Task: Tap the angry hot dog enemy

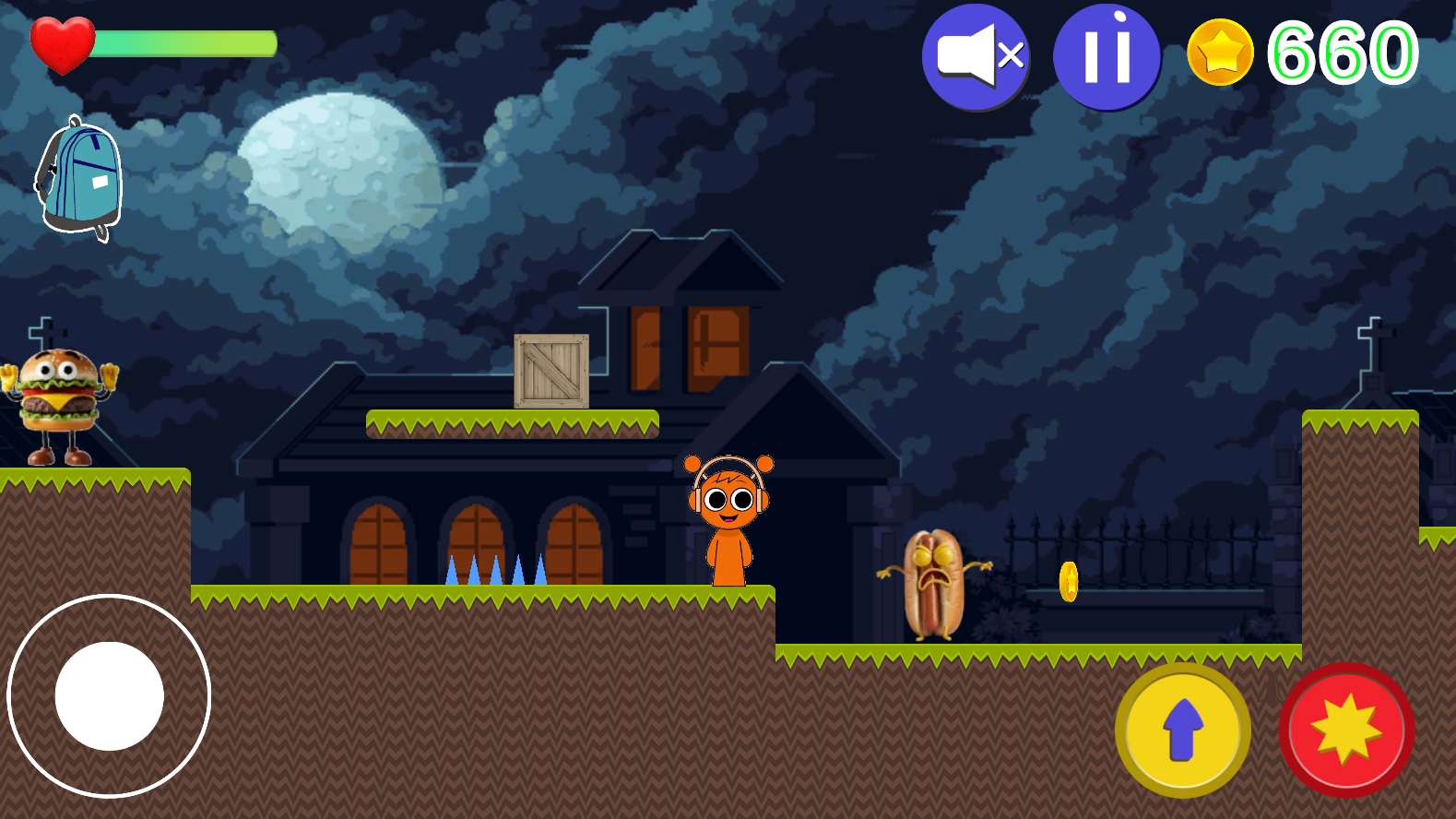Action: [933, 581]
